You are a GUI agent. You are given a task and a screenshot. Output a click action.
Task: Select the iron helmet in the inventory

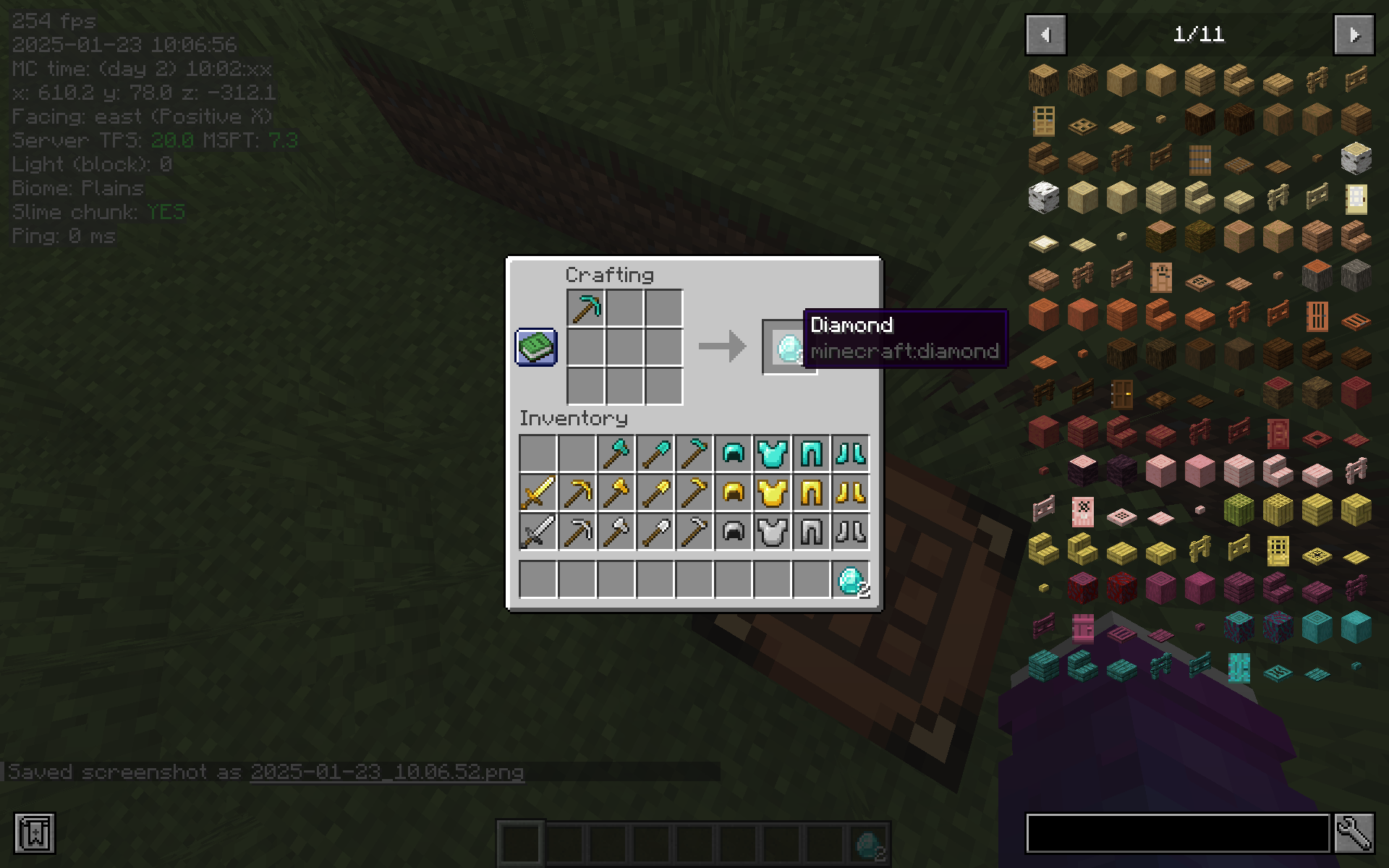tap(733, 532)
